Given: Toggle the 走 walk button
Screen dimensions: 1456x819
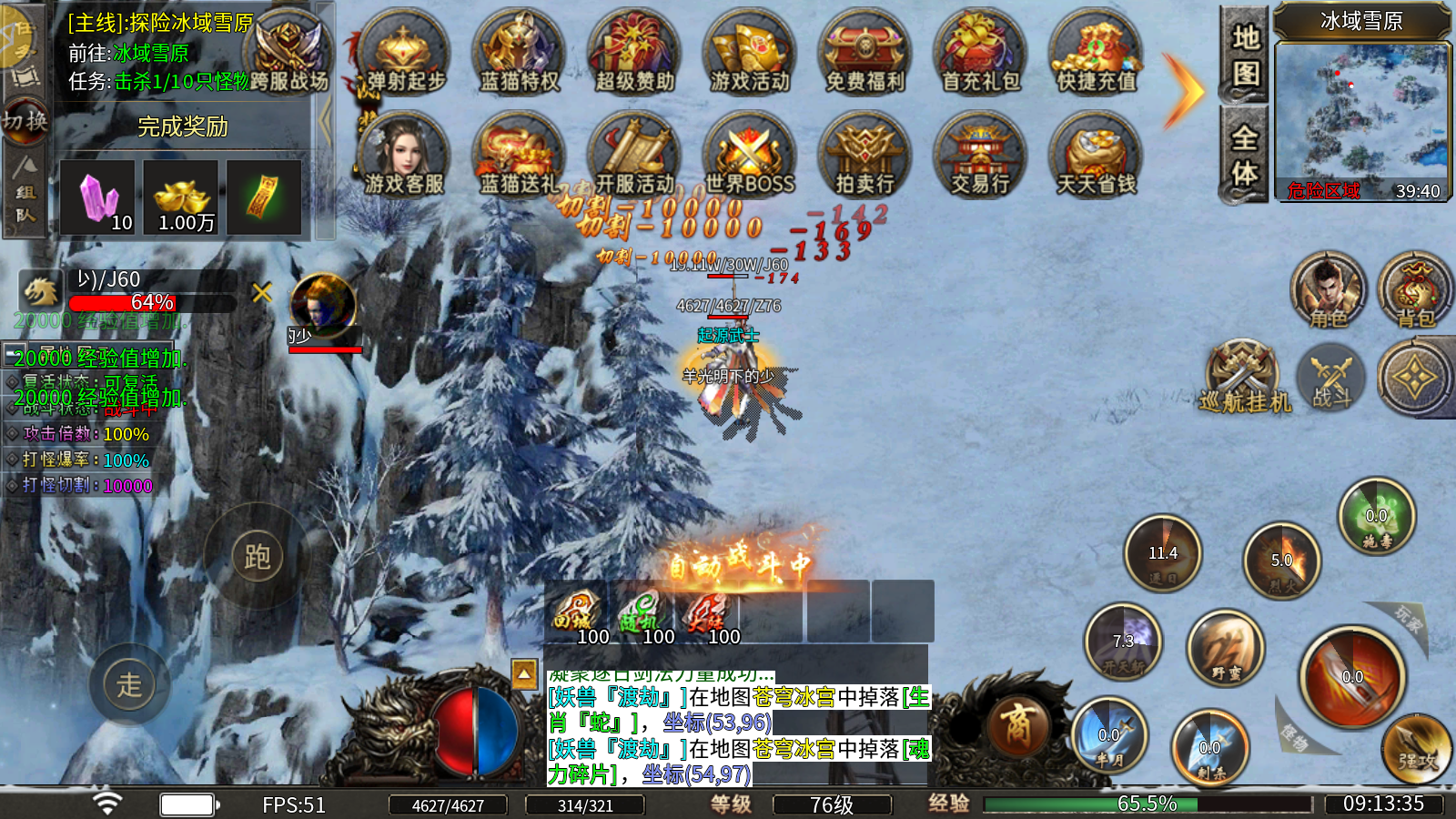Looking at the screenshot, I should point(129,684).
